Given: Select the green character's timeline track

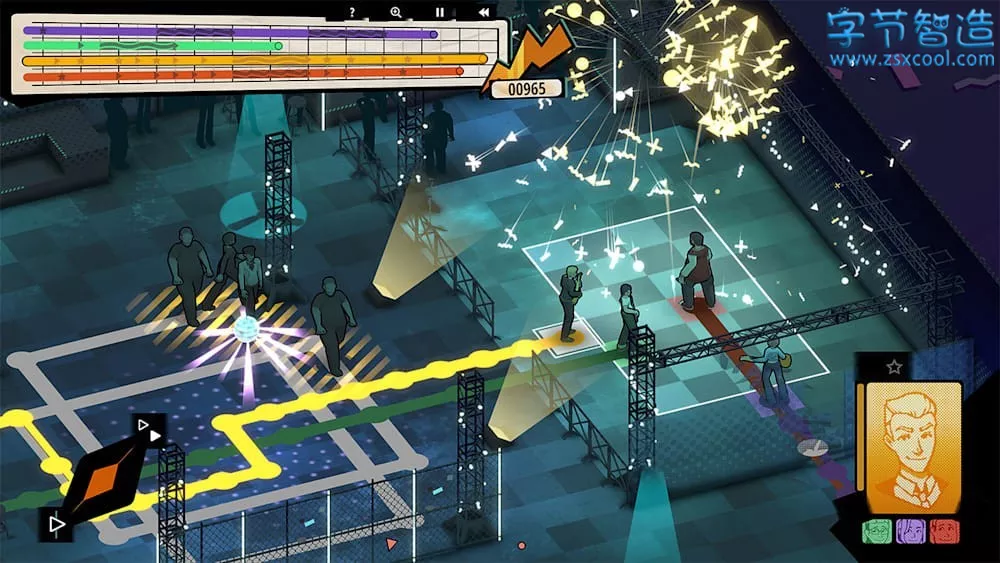Looking at the screenshot, I should click(x=150, y=46).
